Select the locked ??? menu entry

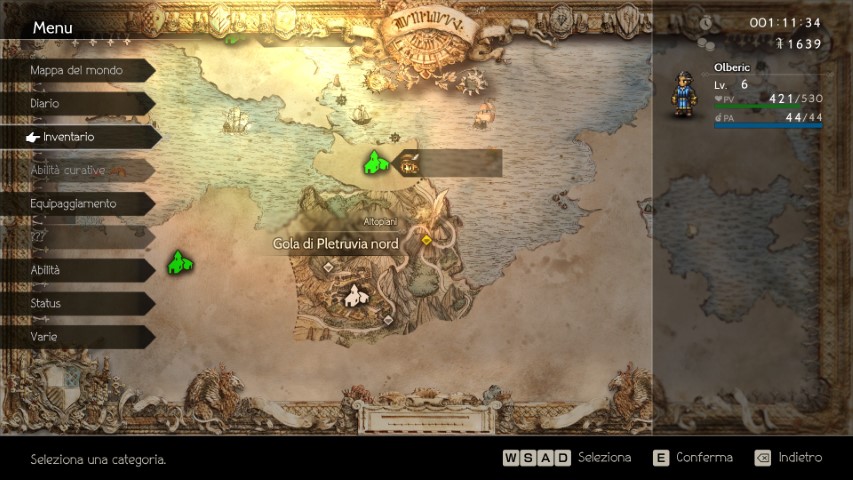pyautogui.click(x=76, y=237)
